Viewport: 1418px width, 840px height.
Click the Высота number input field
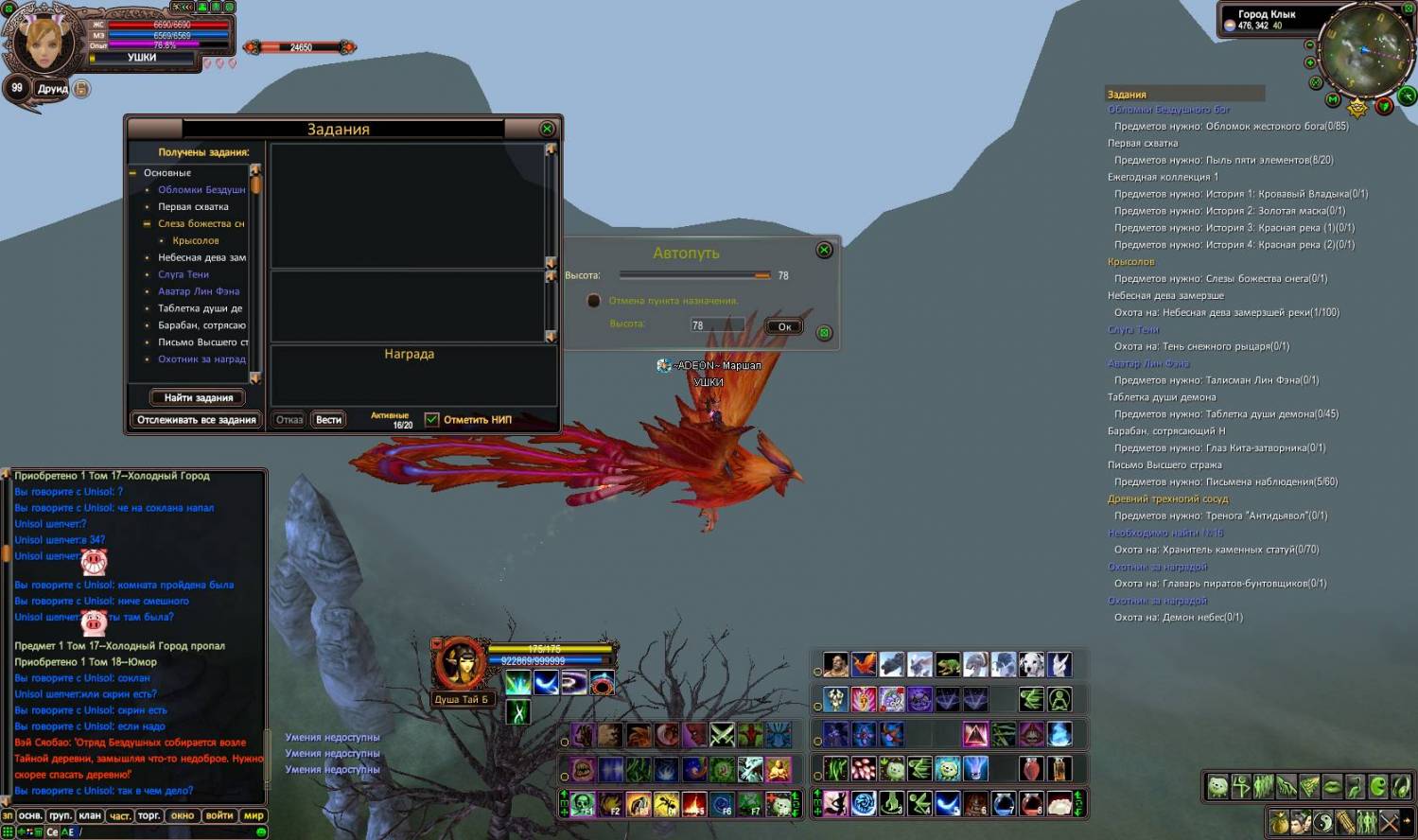715,324
